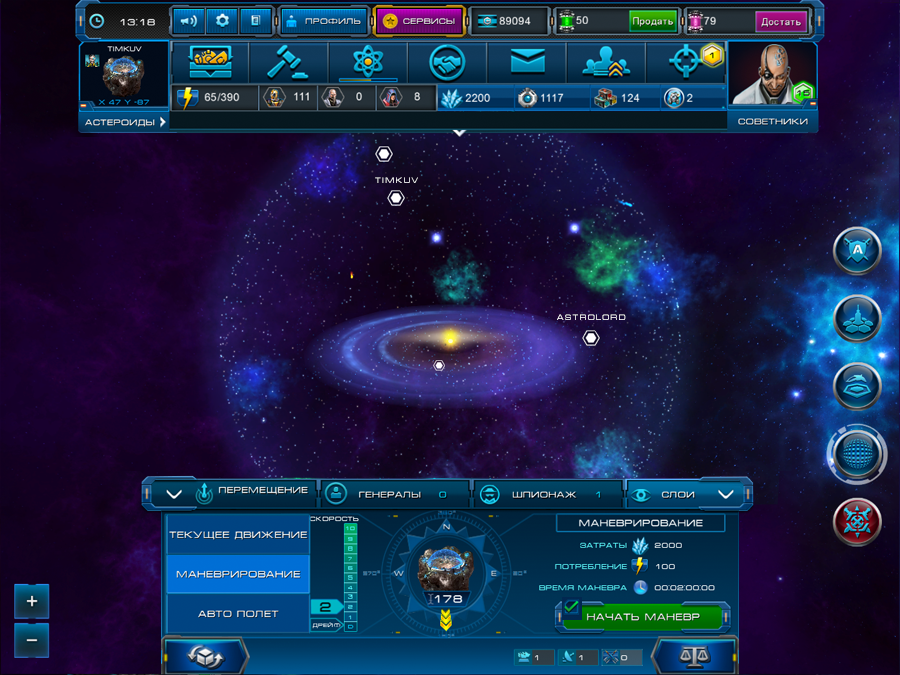Open the Сервисы menu
The width and height of the screenshot is (900, 675).
(419, 21)
